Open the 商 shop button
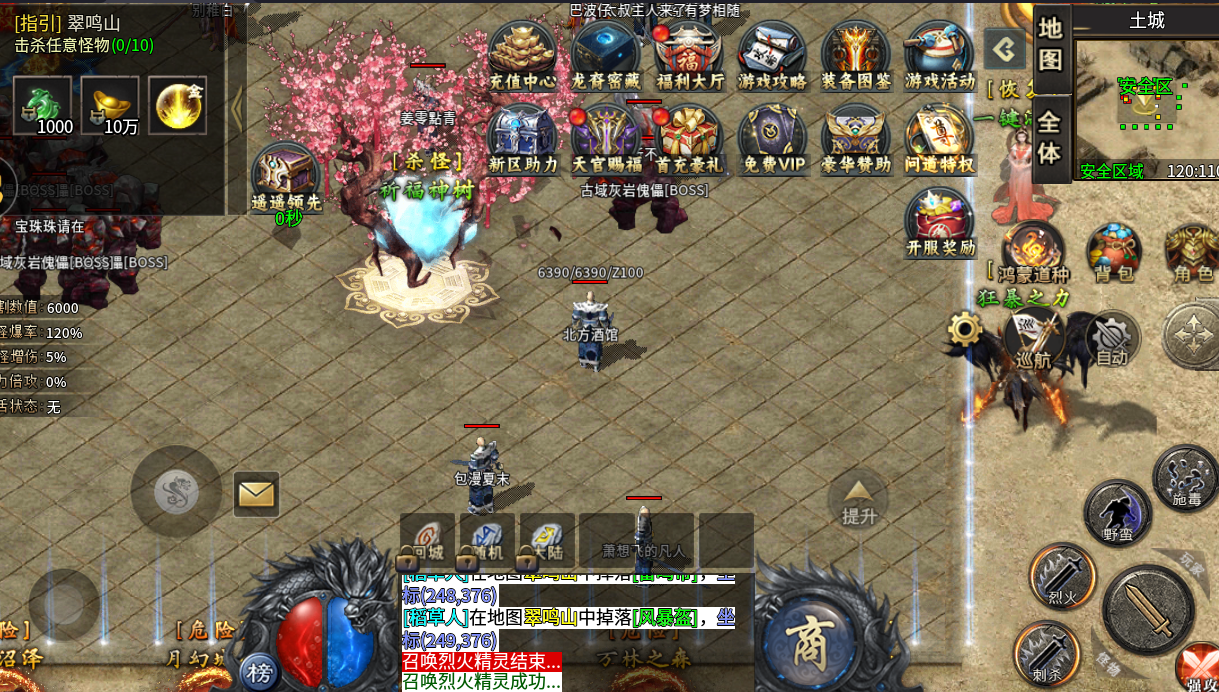 click(x=810, y=643)
